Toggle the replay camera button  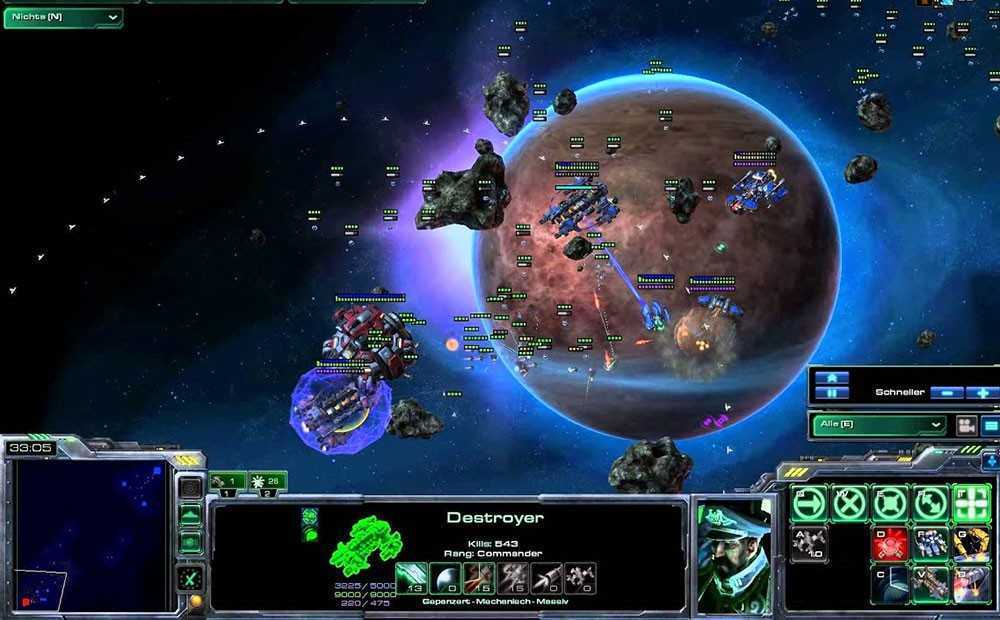coord(966,425)
